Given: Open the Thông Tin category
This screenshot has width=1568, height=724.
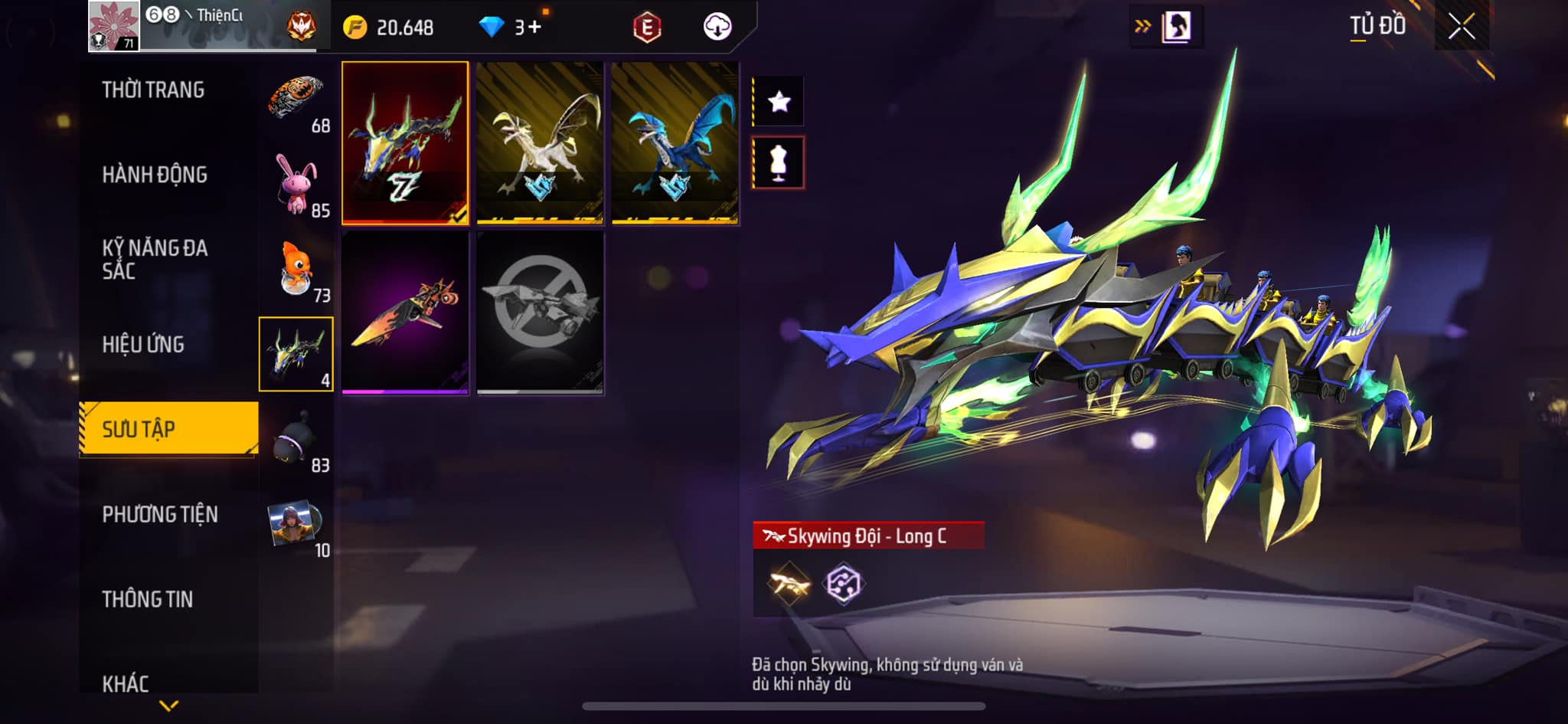Looking at the screenshot, I should pos(147,599).
